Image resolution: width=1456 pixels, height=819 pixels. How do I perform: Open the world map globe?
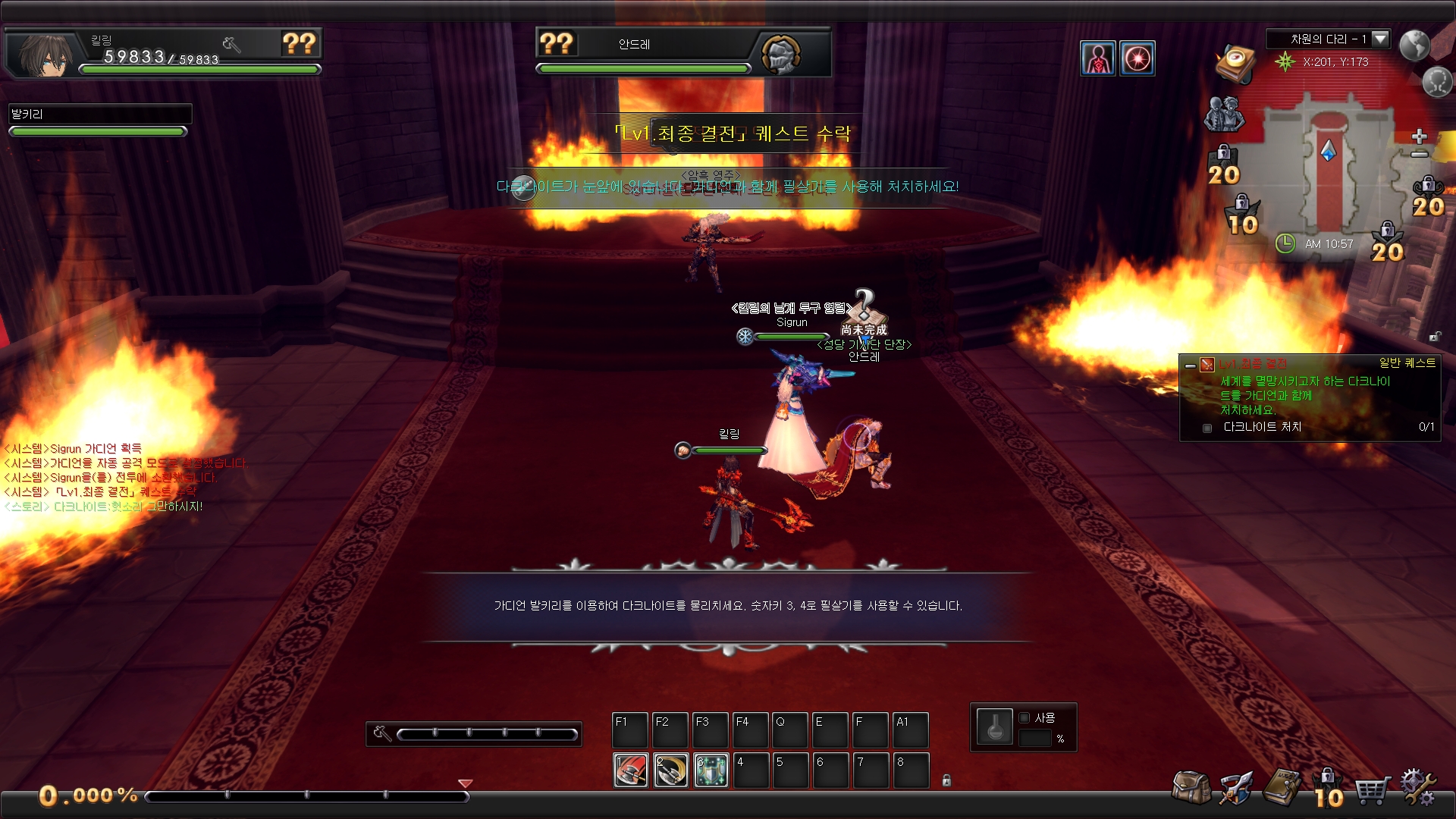pos(1414,45)
